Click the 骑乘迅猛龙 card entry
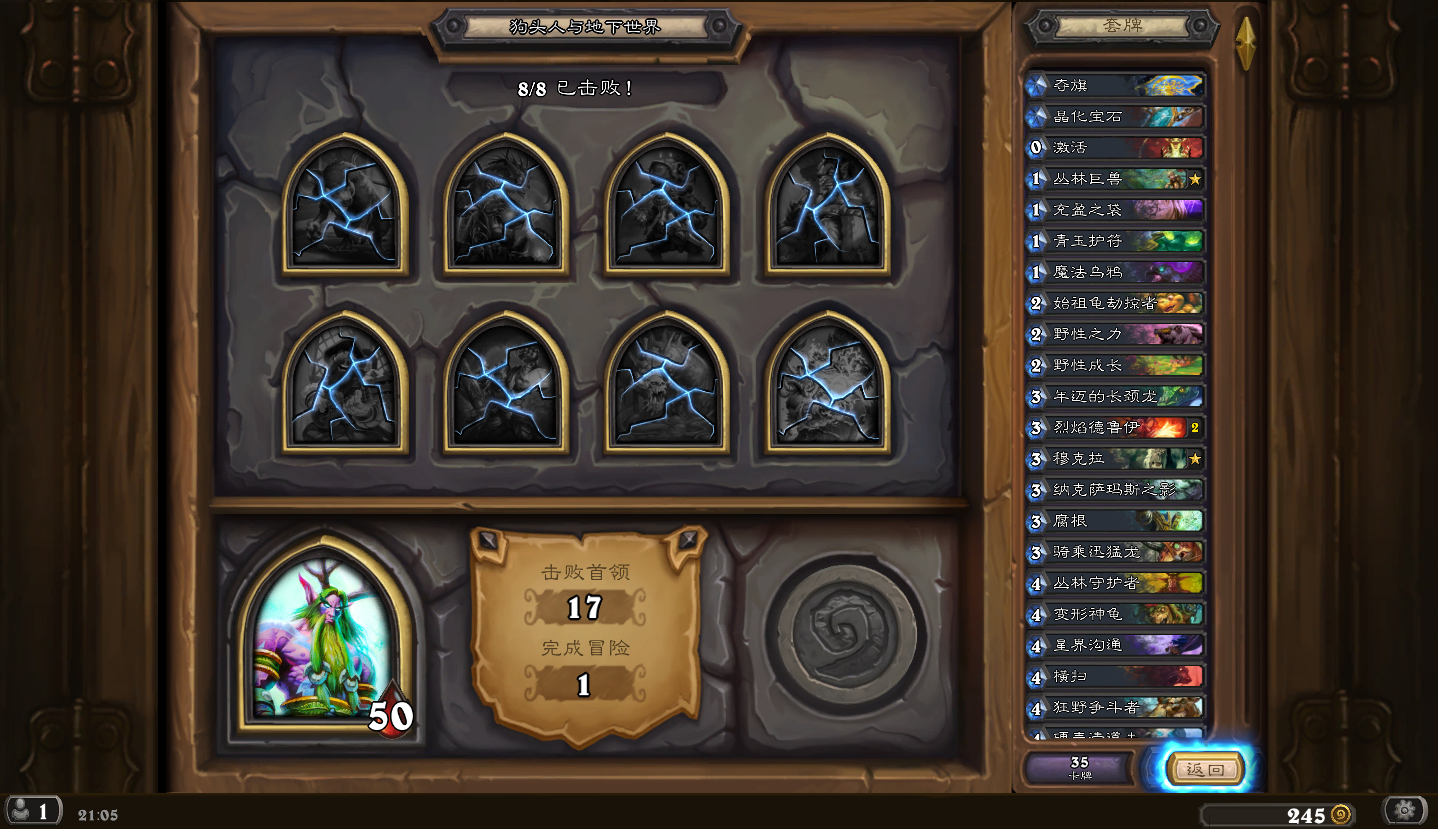This screenshot has width=1438, height=829. click(1115, 552)
